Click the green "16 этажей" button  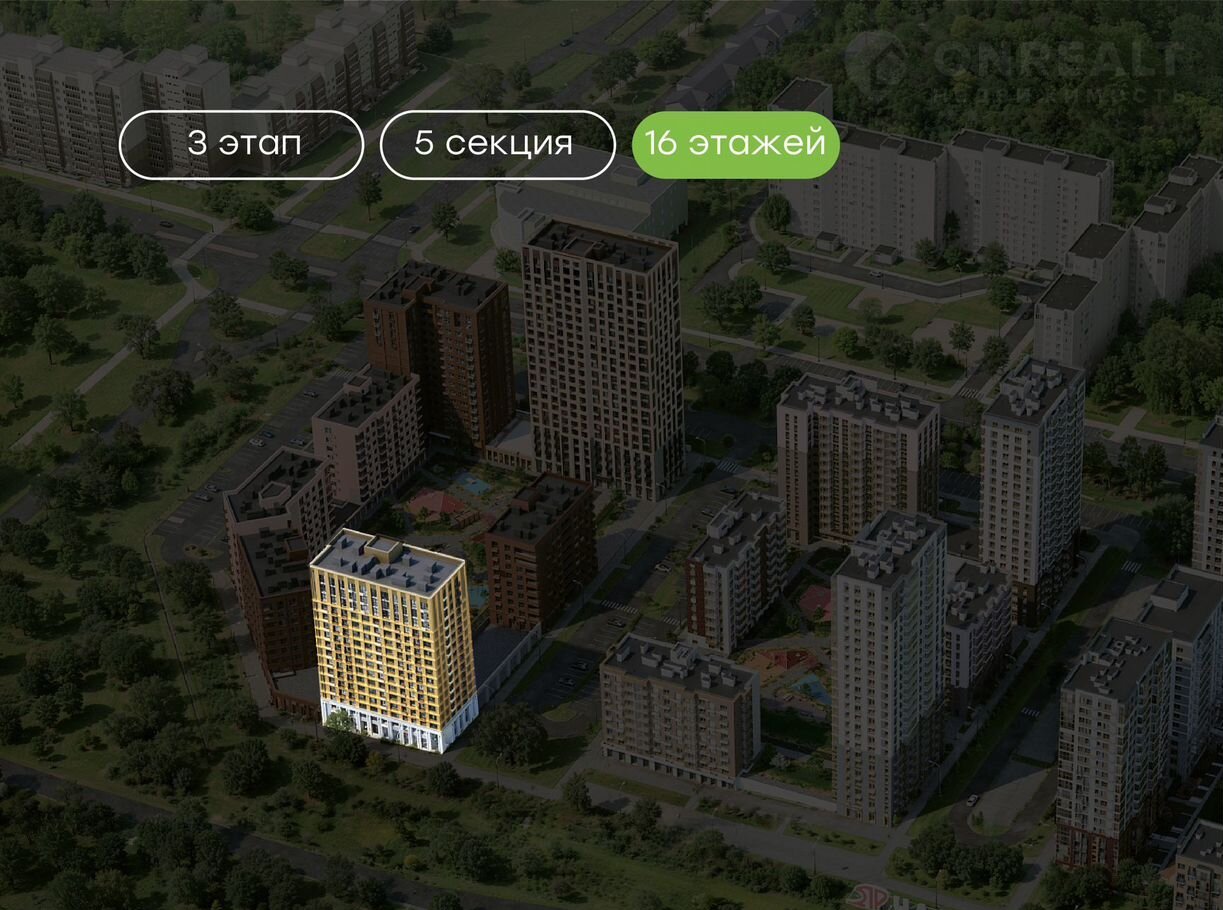pos(735,144)
